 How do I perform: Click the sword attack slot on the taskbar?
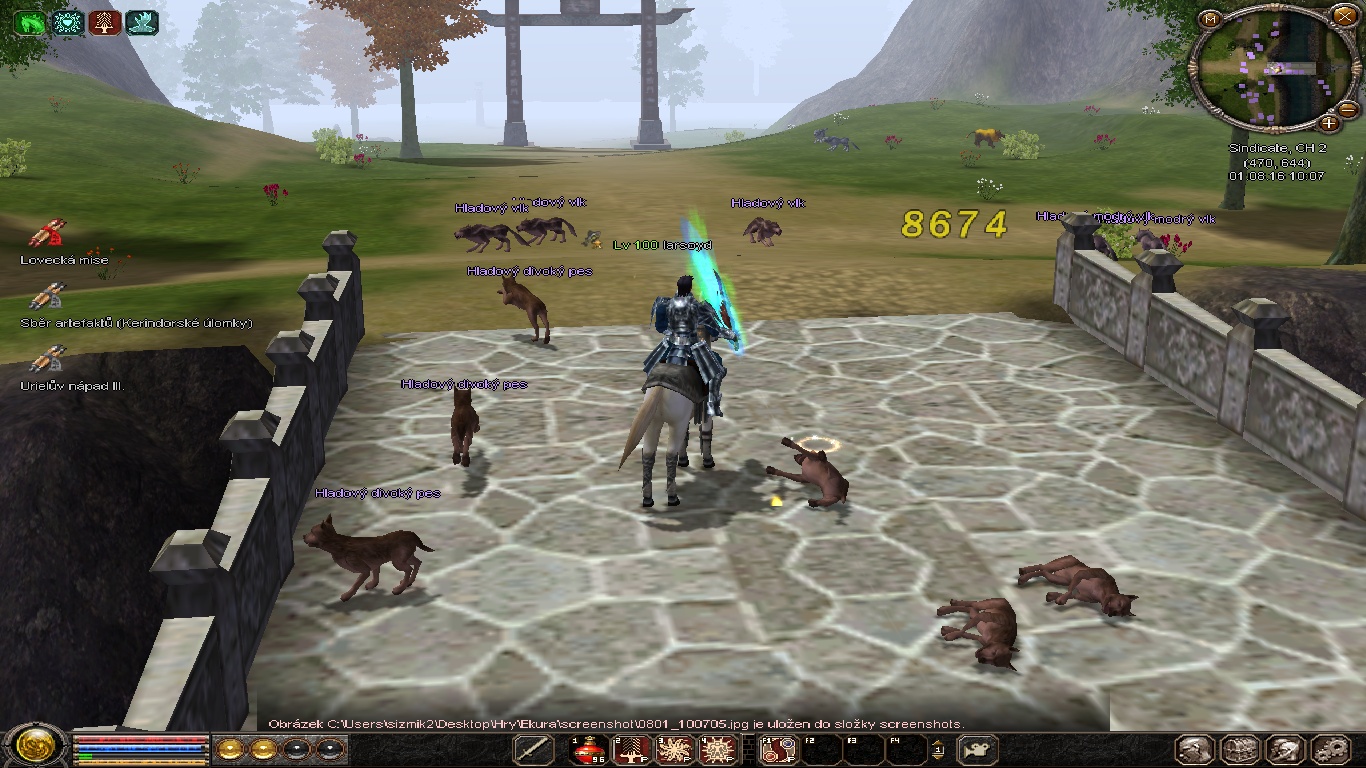pyautogui.click(x=534, y=749)
